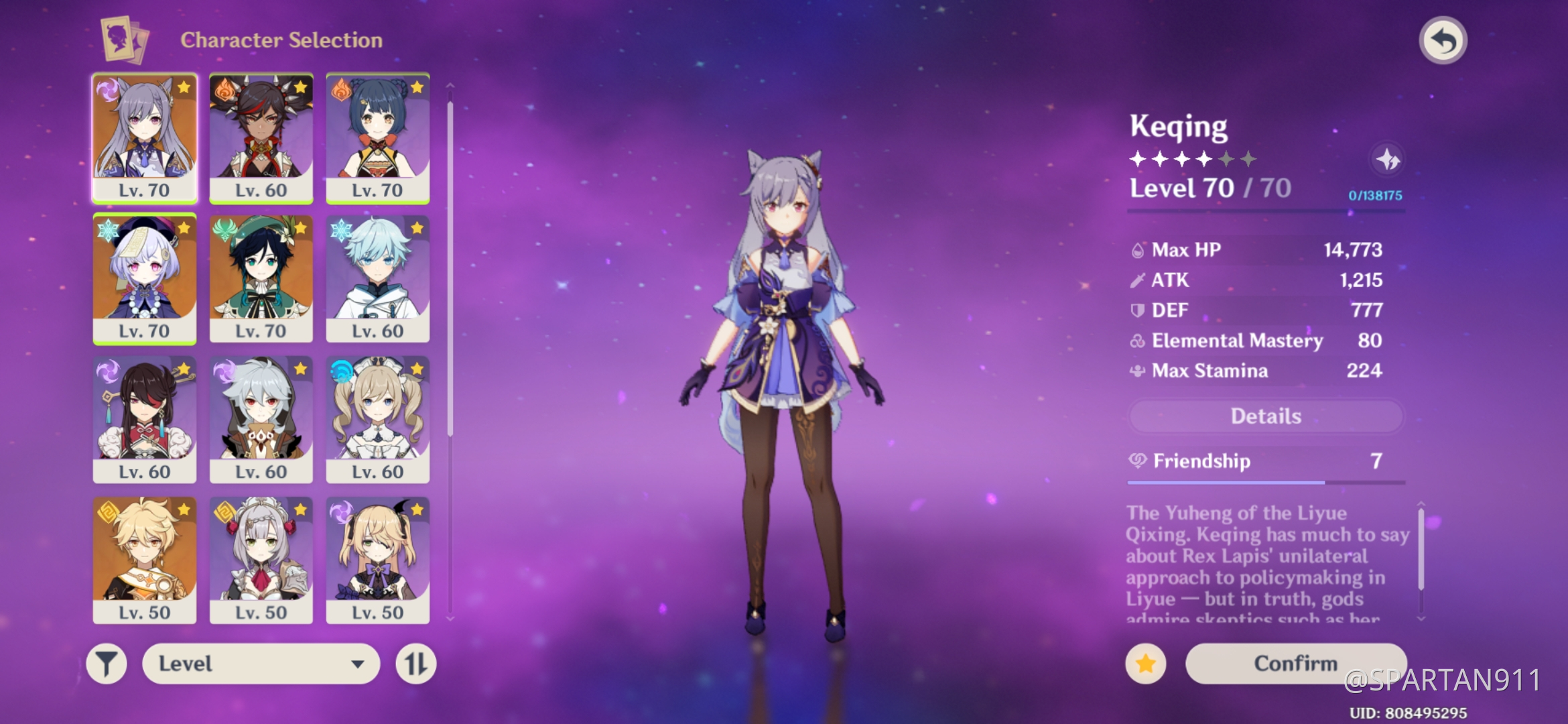Select the Geo Traveler portrait

pyautogui.click(x=145, y=560)
